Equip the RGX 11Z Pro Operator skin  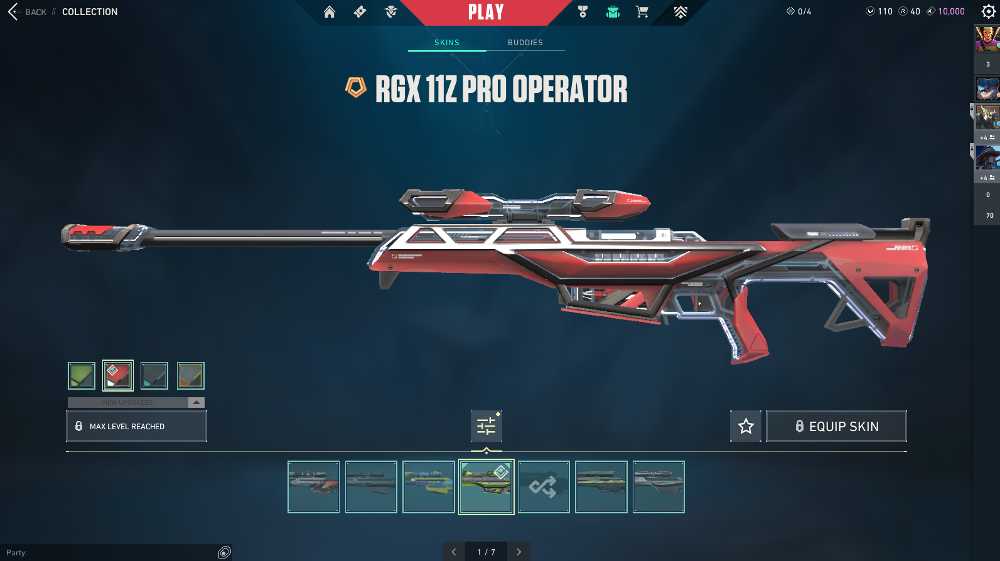[836, 426]
